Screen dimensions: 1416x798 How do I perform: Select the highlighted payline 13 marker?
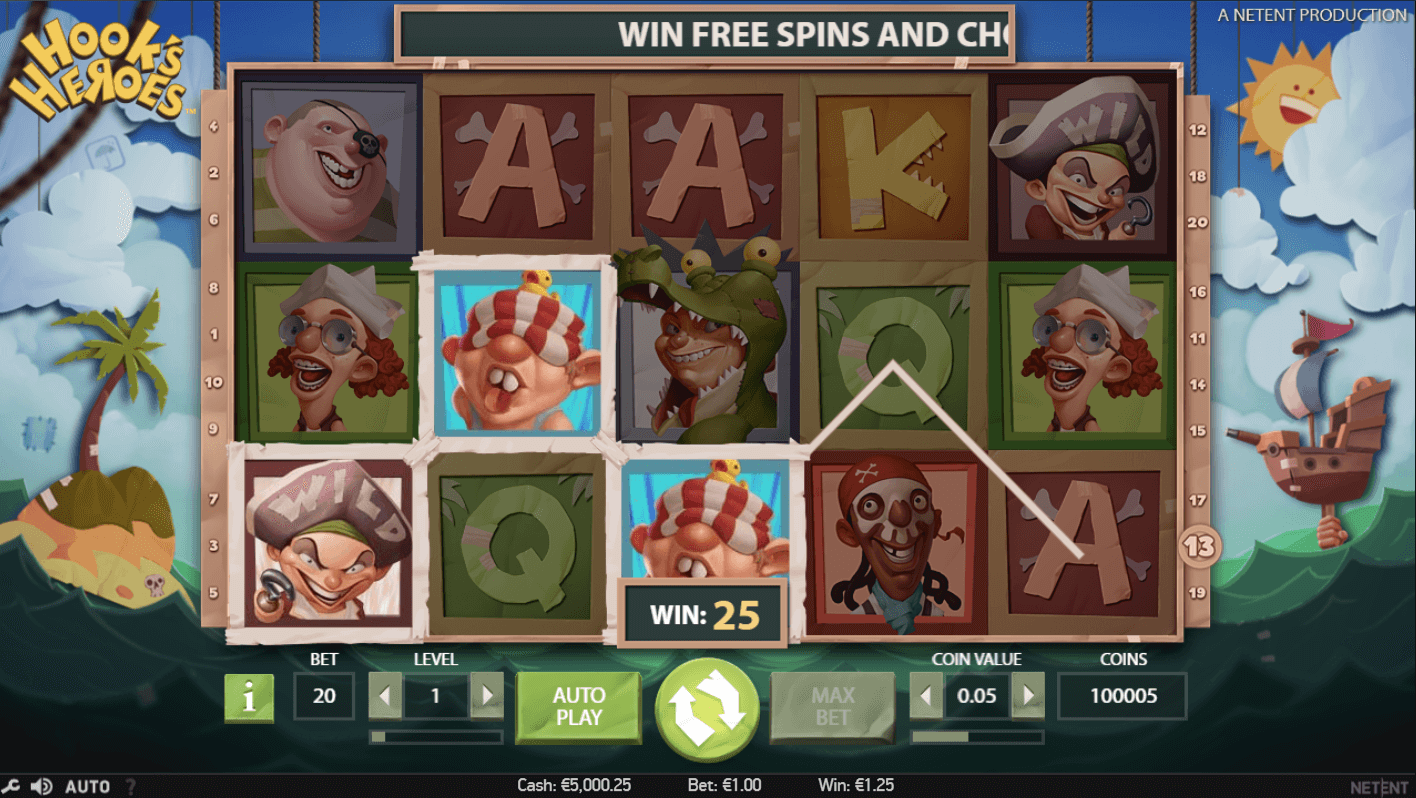pyautogui.click(x=1198, y=546)
